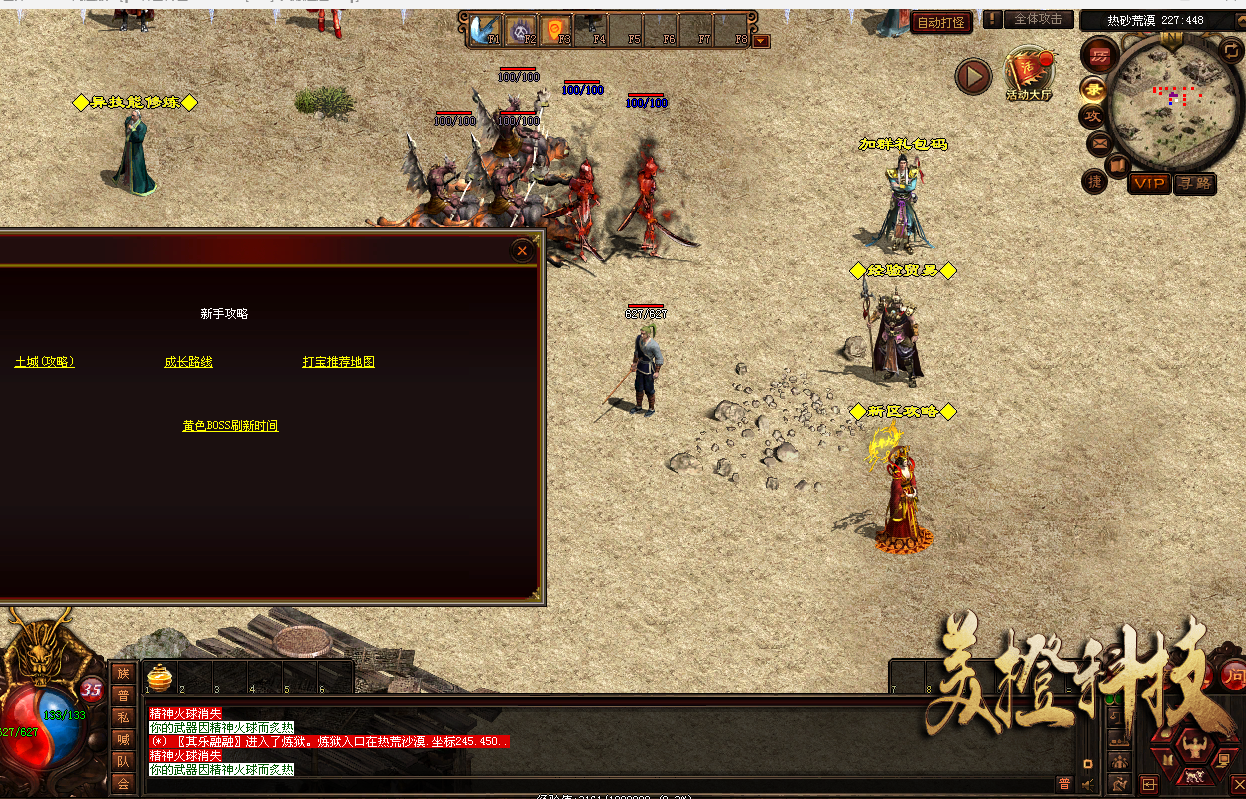The height and width of the screenshot is (799, 1246).
Task: Open the VIP panel
Action: pyautogui.click(x=1149, y=183)
